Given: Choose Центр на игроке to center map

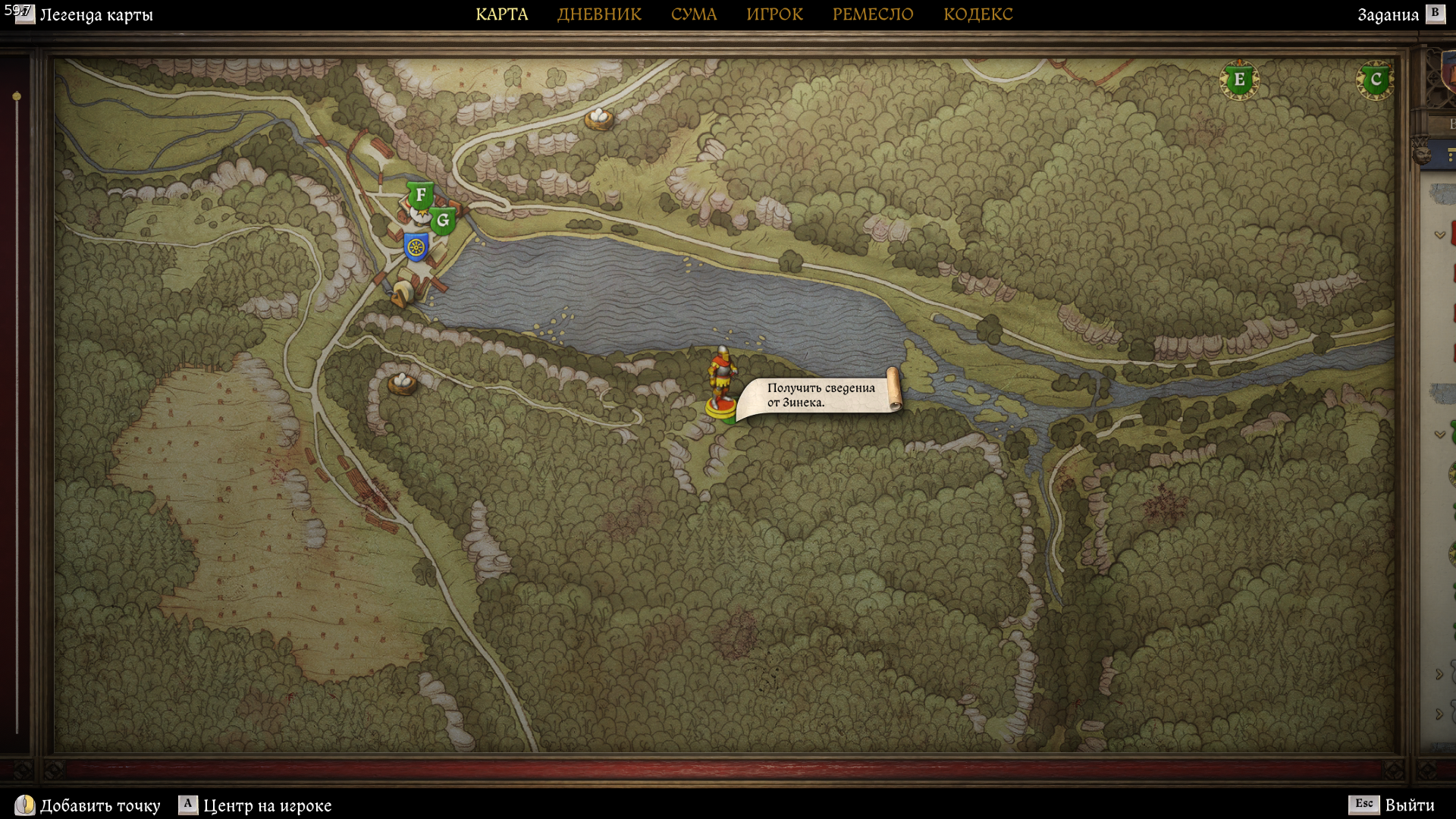Looking at the screenshot, I should tap(267, 805).
